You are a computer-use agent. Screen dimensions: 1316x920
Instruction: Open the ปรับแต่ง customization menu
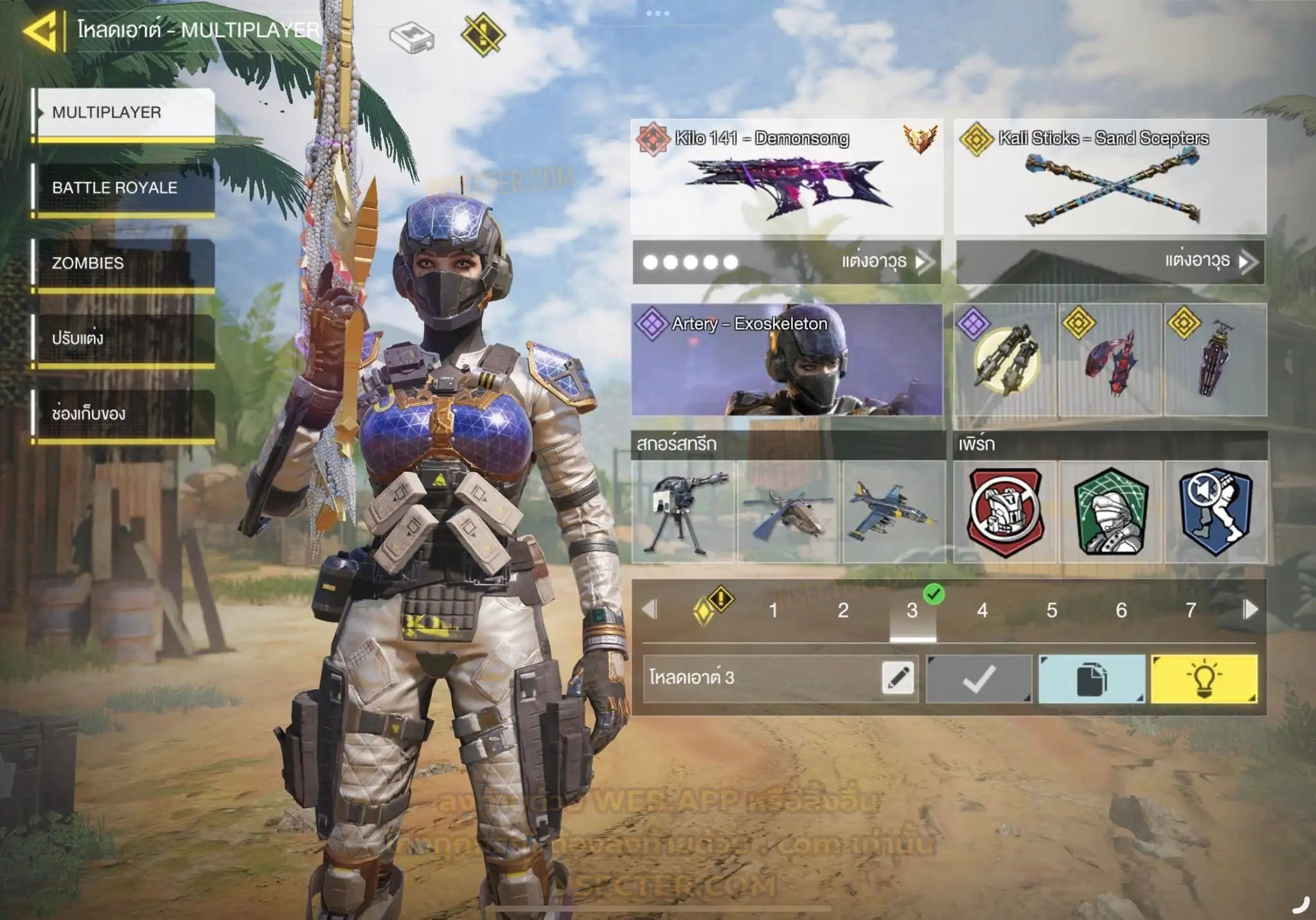(123, 338)
